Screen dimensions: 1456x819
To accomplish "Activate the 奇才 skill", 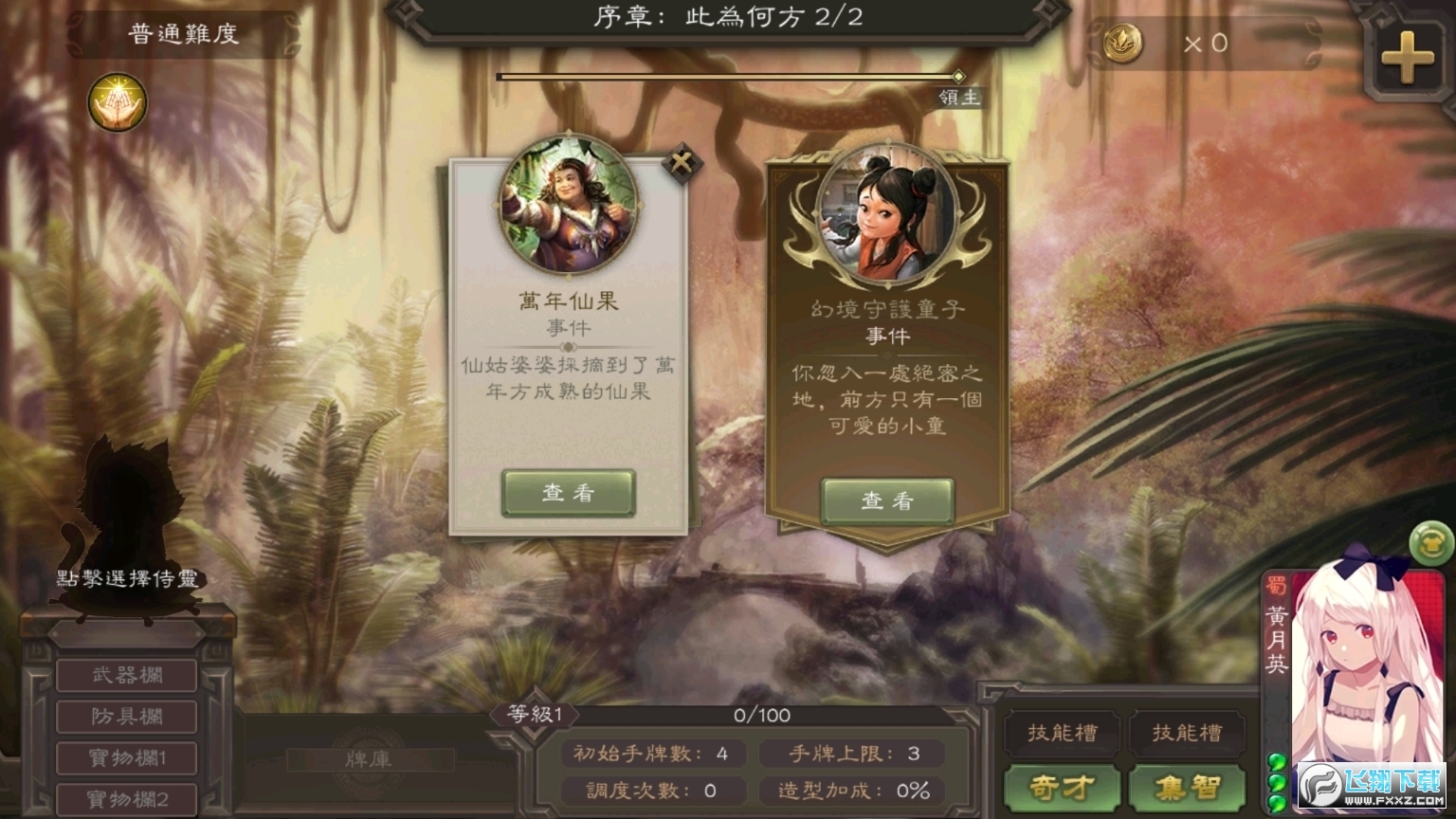I will coord(1063,786).
